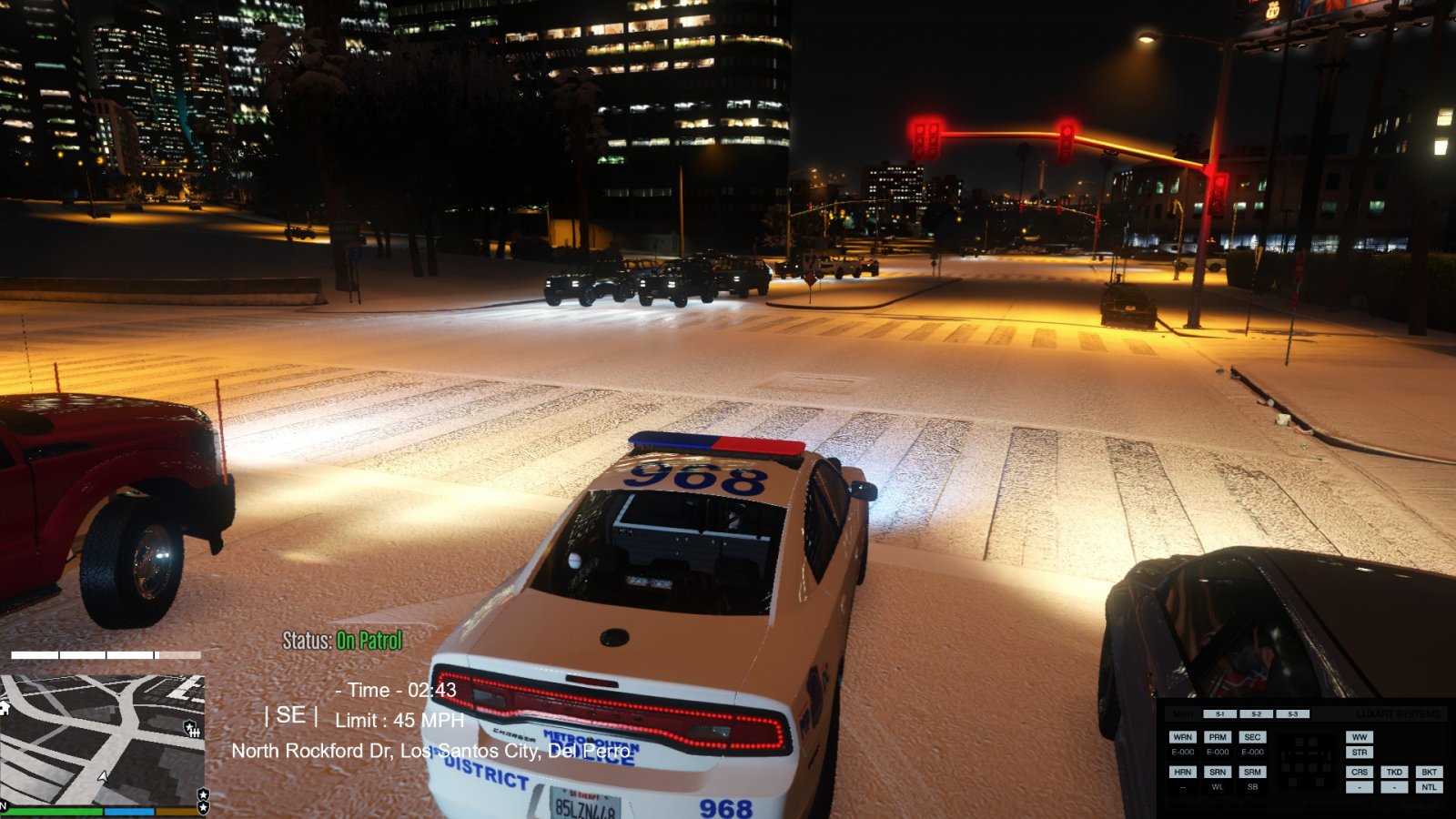
Task: Click the north N compass marker on minimap
Action: tap(4, 804)
